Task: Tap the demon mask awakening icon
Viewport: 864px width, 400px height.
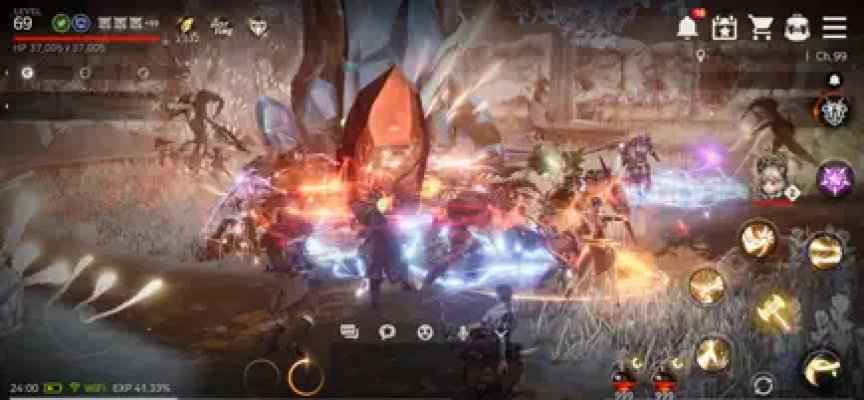Action: pyautogui.click(x=832, y=111)
